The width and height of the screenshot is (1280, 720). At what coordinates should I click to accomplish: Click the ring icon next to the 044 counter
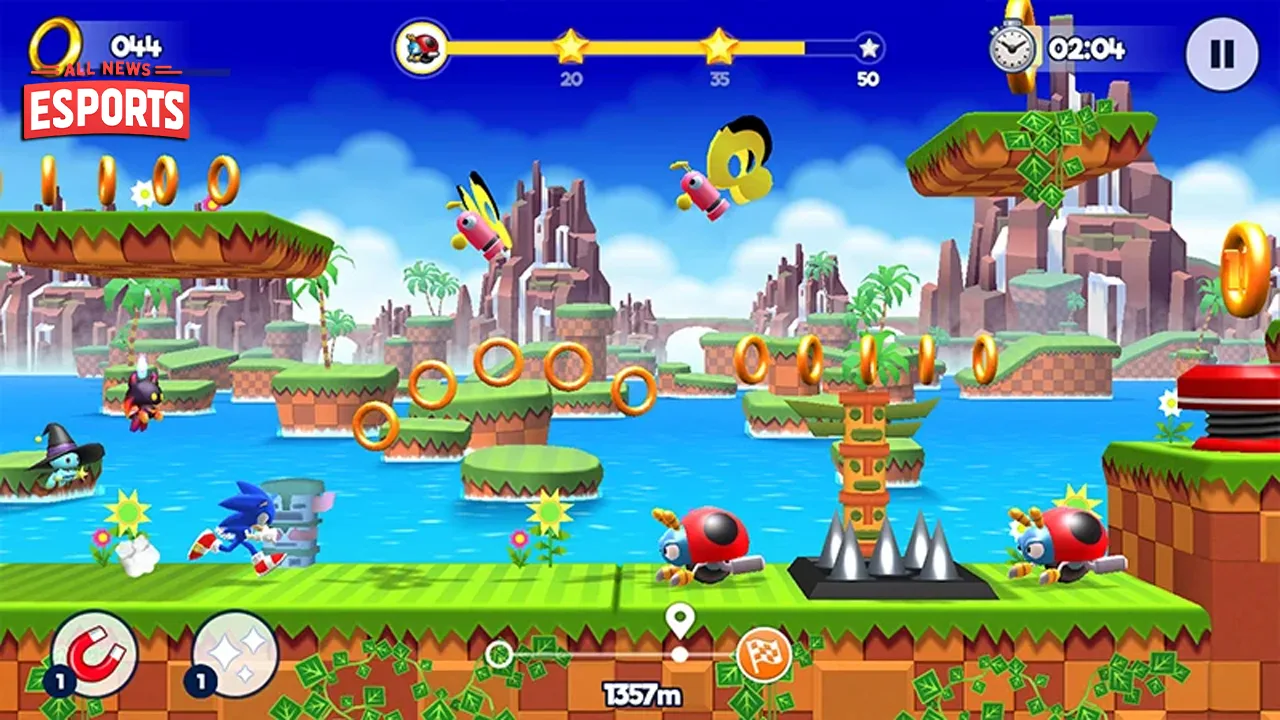pos(57,44)
